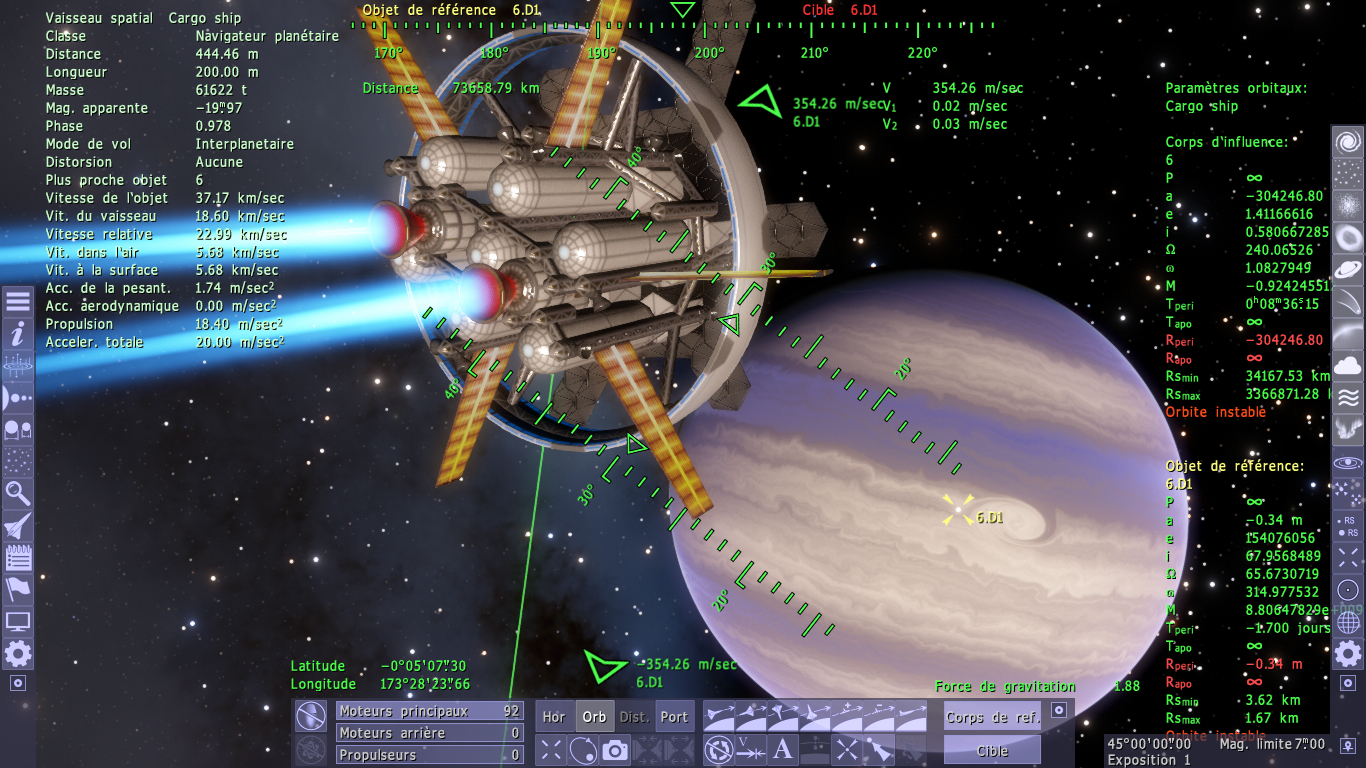Select the Propulseurs thrusters bar

[x=429, y=755]
